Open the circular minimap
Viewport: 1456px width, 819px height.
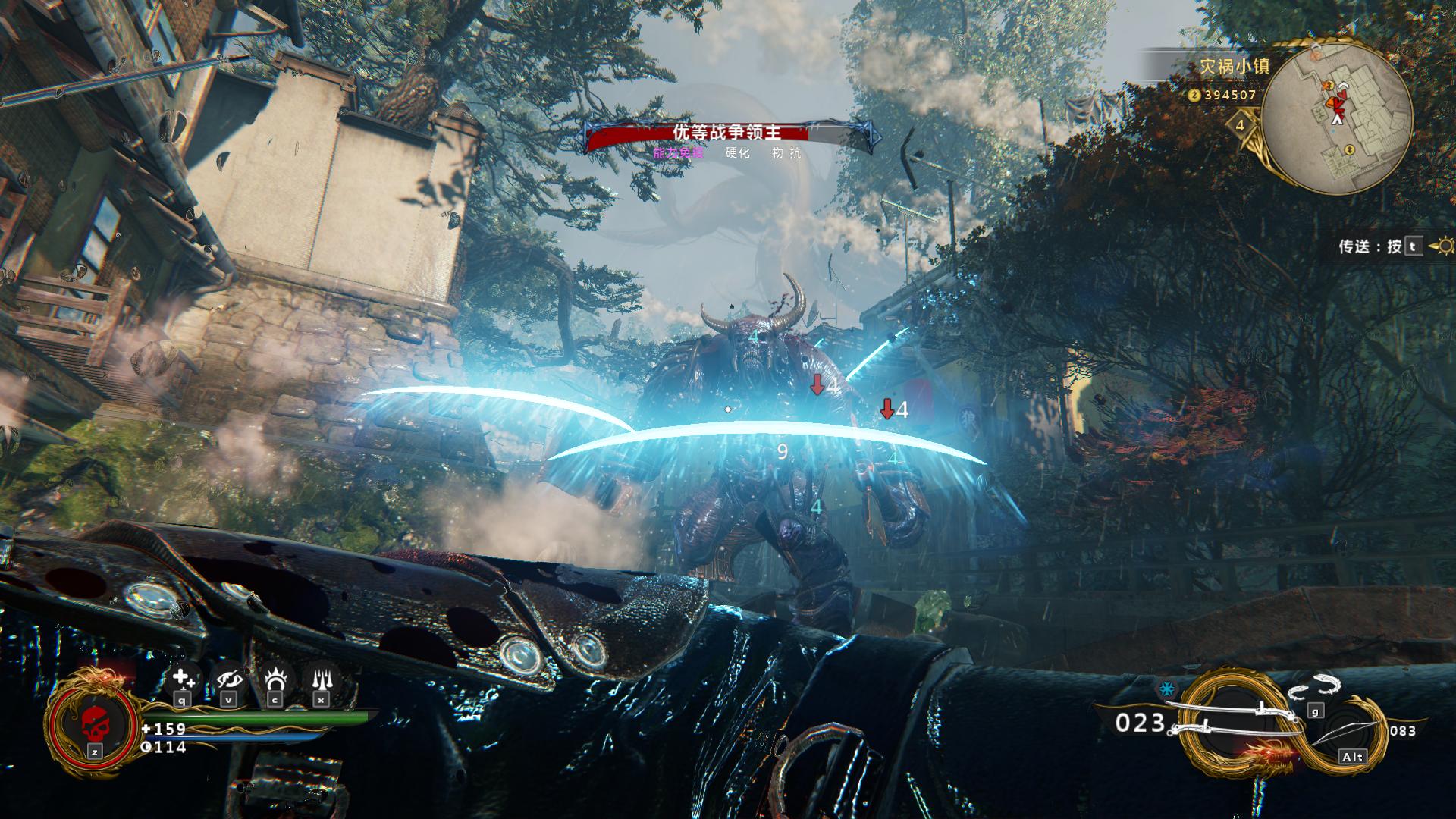[1337, 118]
